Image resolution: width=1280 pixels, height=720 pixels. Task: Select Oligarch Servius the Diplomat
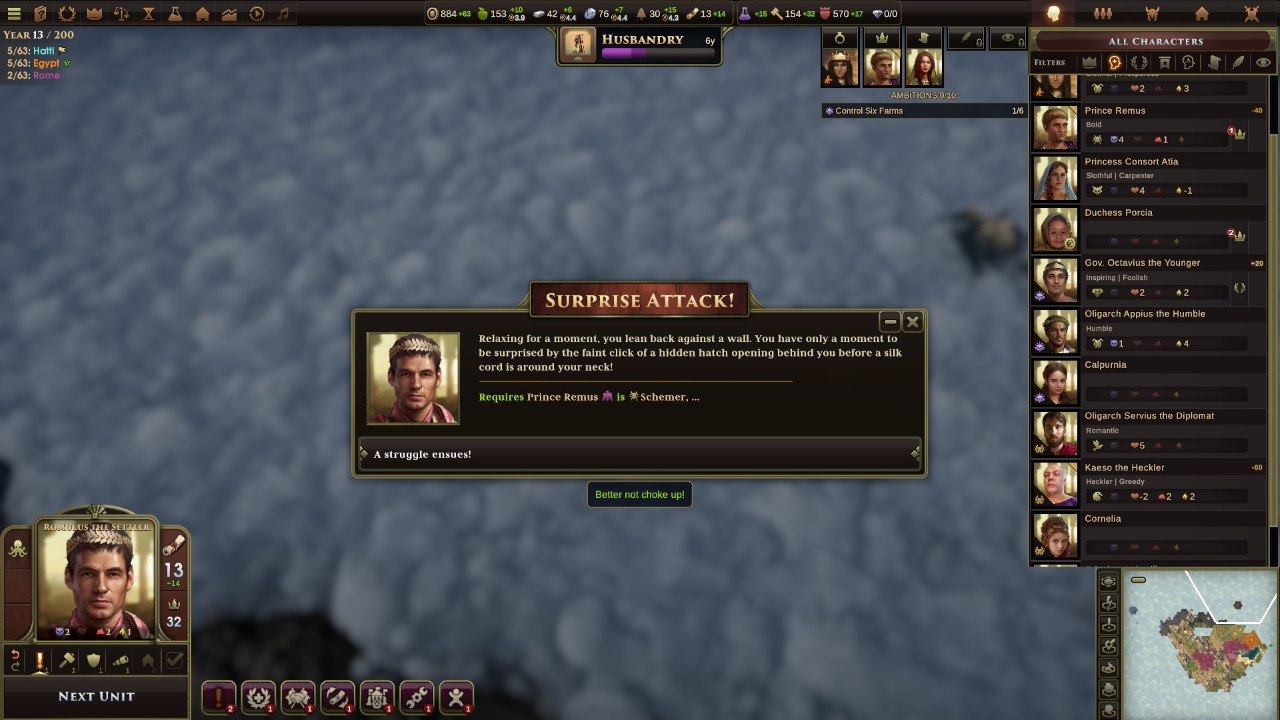pos(1148,432)
